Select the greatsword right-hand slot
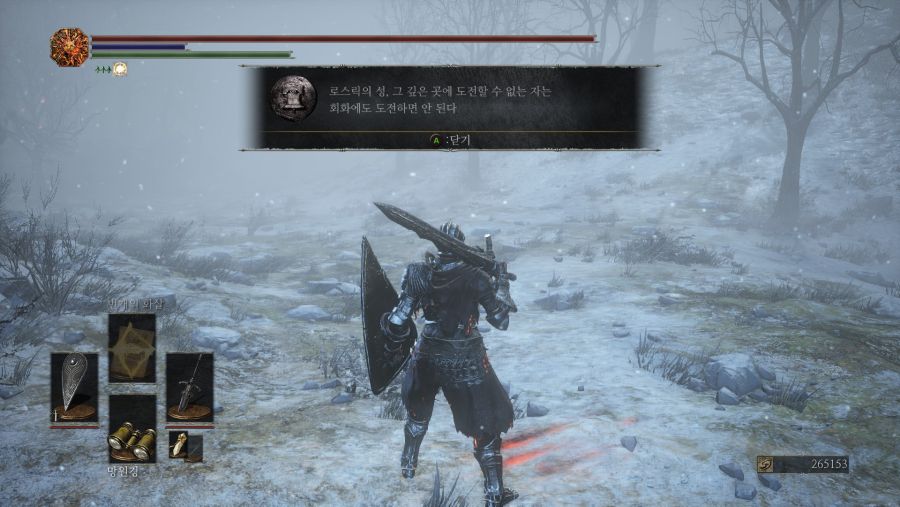Image resolution: width=900 pixels, height=507 pixels. pos(189,386)
